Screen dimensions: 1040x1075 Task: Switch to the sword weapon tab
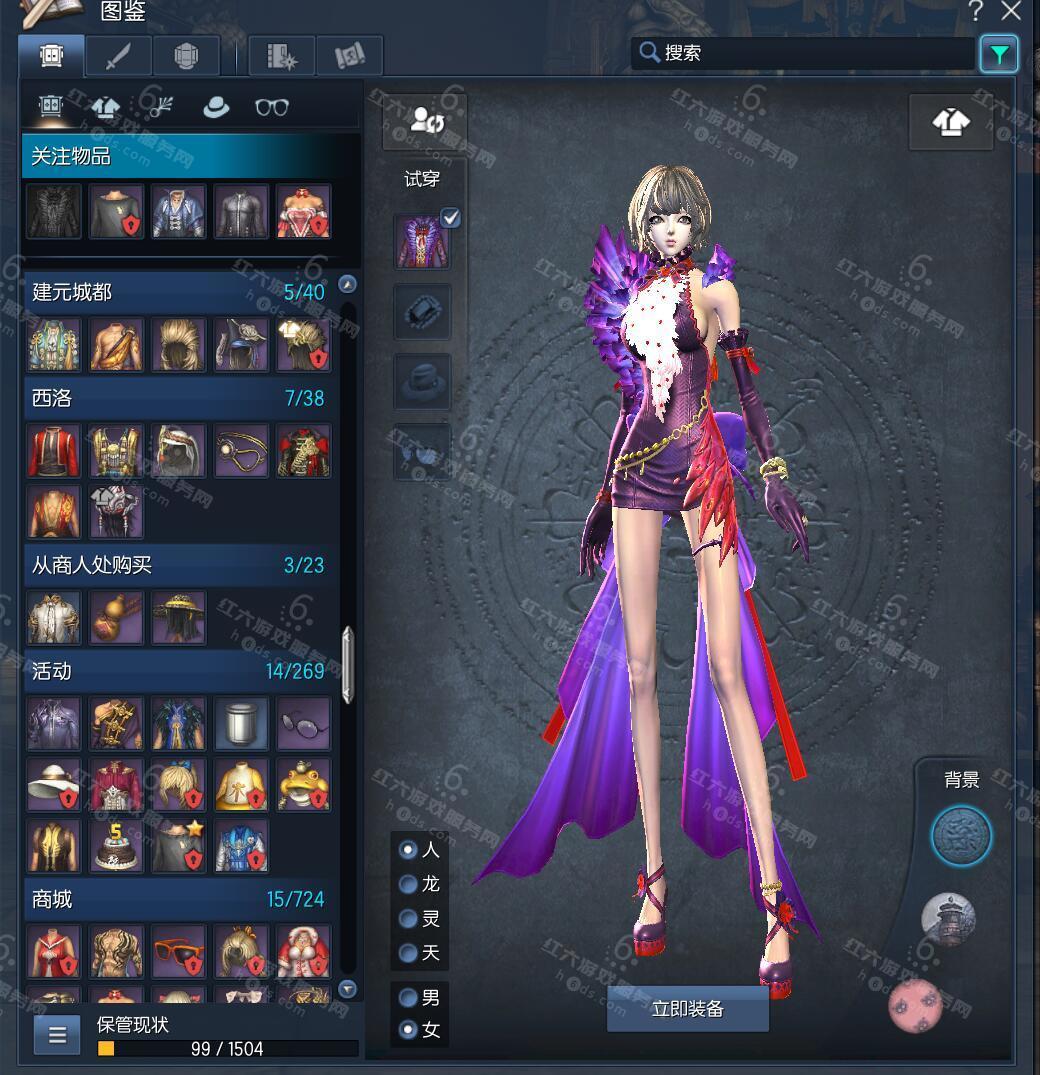pos(119,56)
